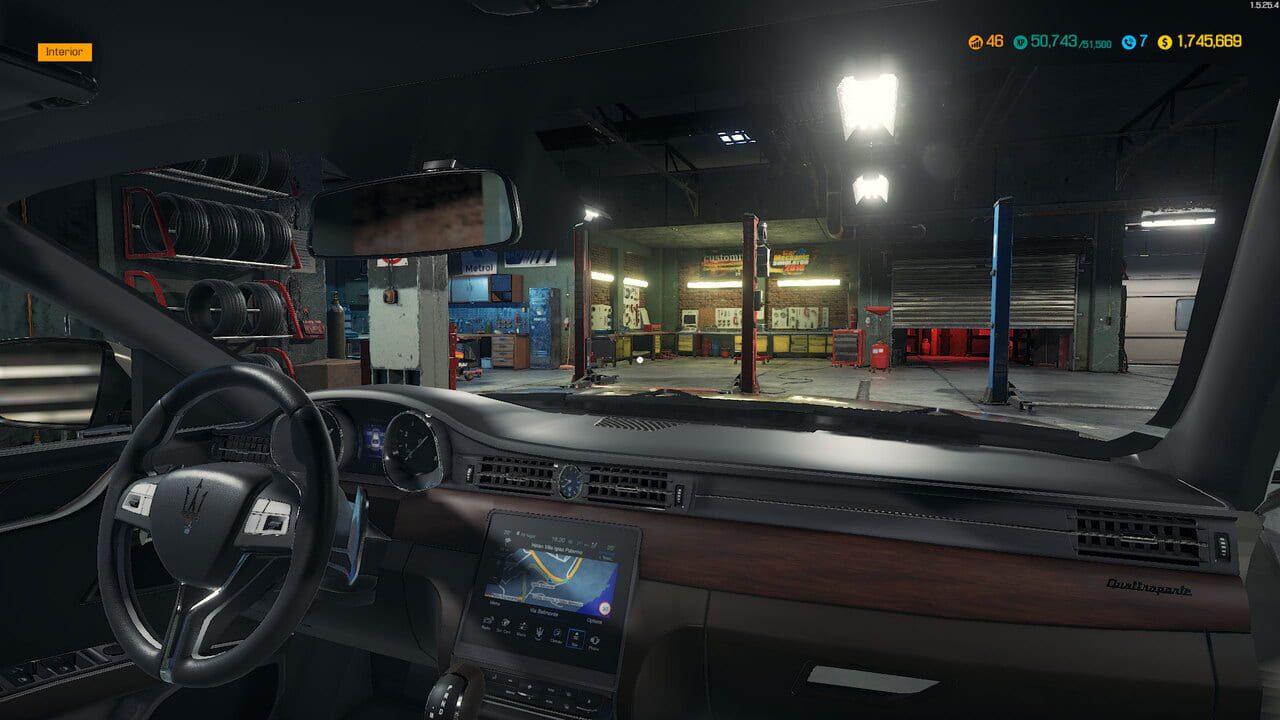Open the Menu on the infotainment screen
The width and height of the screenshot is (1280, 720).
[497, 603]
